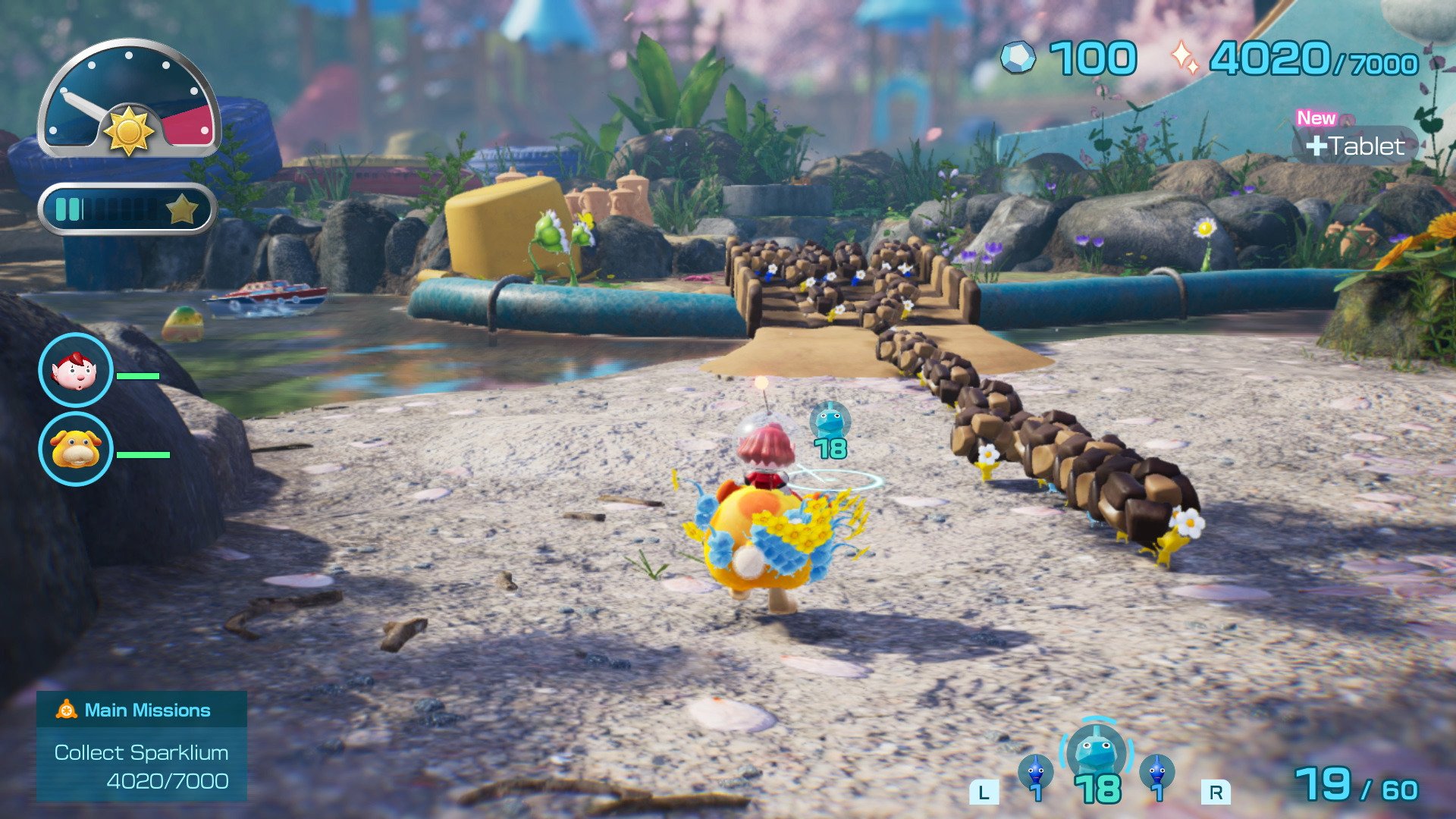Click the Ice Pikmin count marker above the captain

(829, 428)
